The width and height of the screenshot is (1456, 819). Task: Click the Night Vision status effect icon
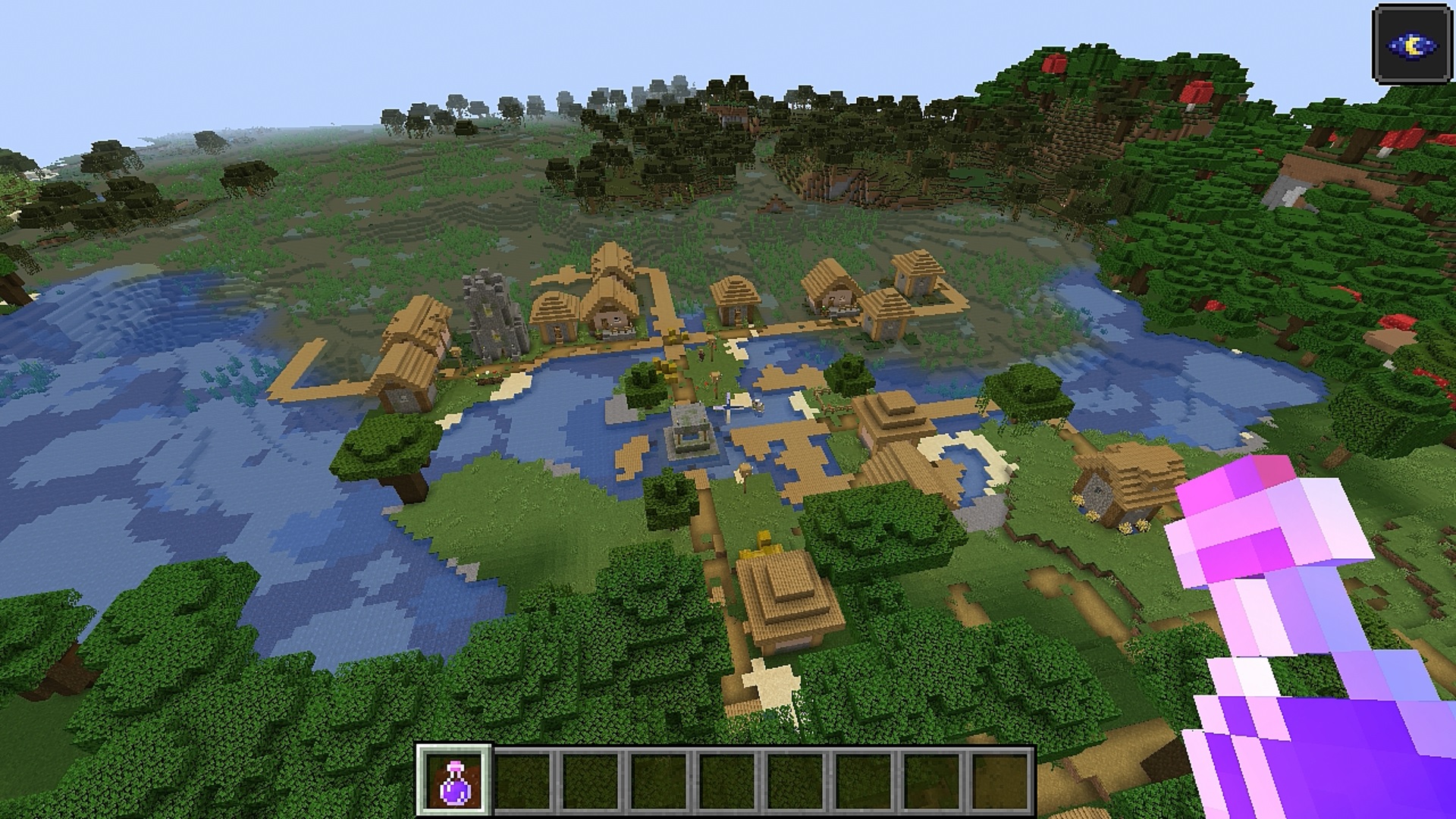tap(1412, 45)
